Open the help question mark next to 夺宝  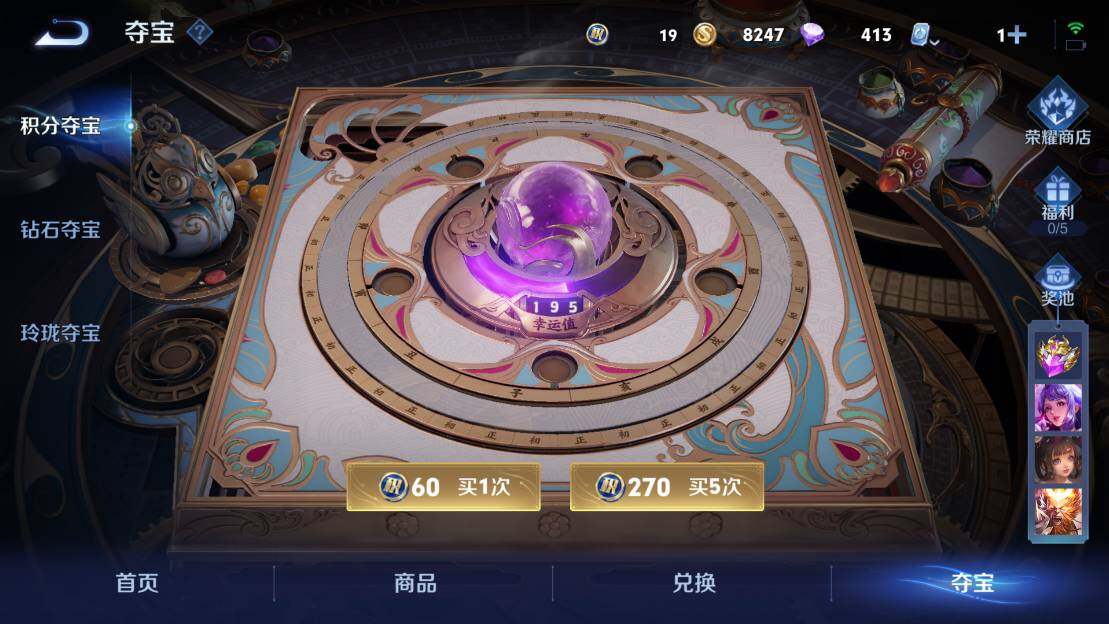[x=200, y=33]
